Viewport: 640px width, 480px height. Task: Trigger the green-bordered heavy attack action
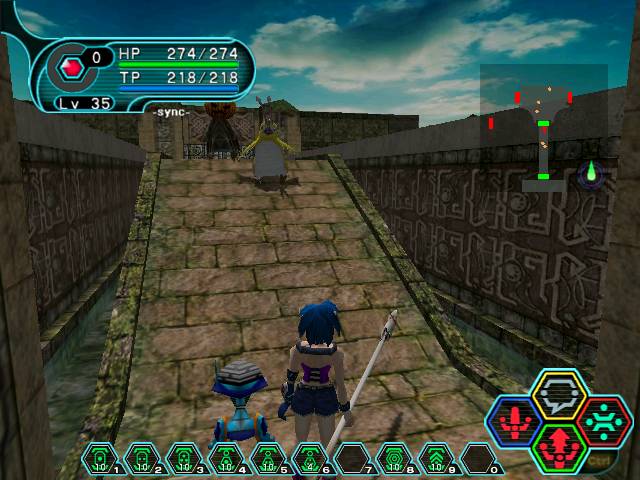558,445
